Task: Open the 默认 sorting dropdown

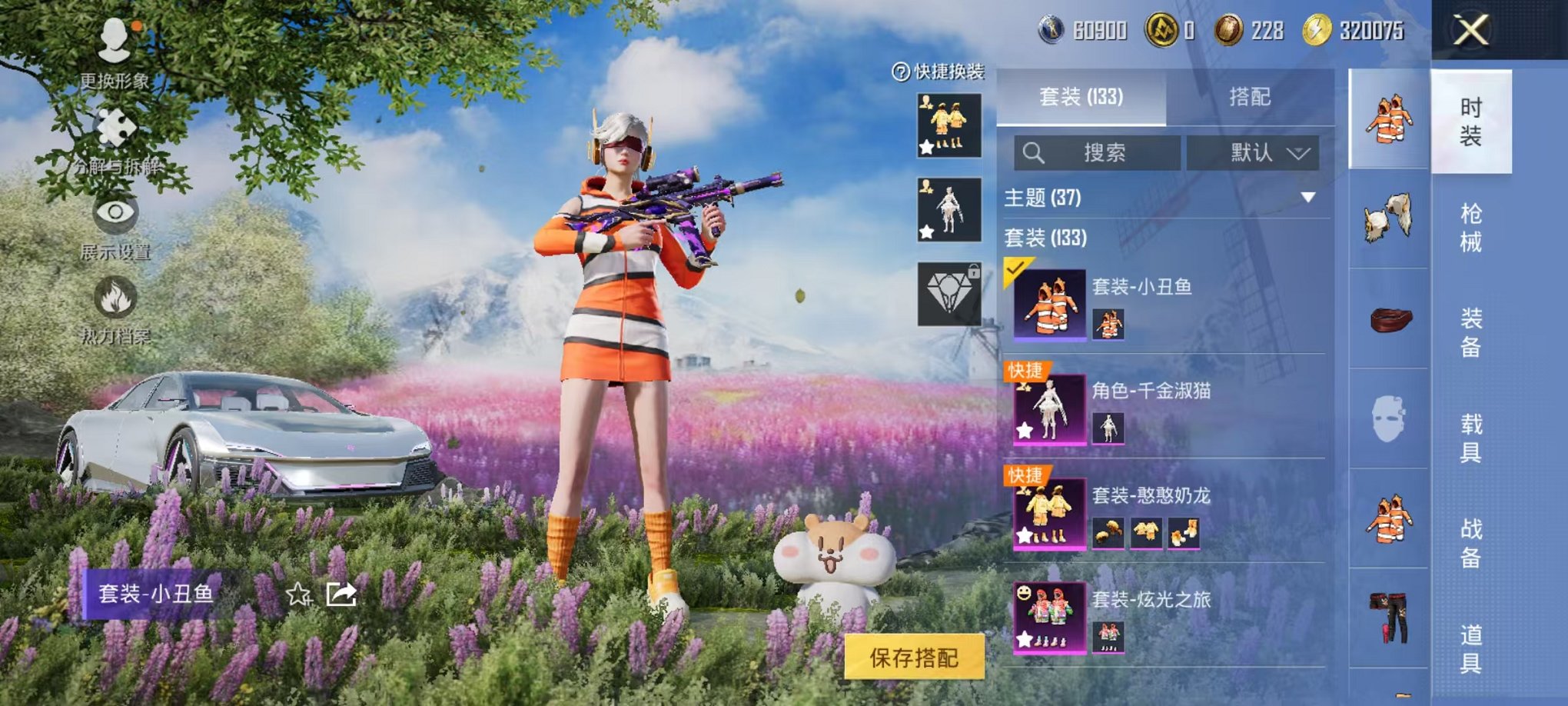Action: point(1253,152)
